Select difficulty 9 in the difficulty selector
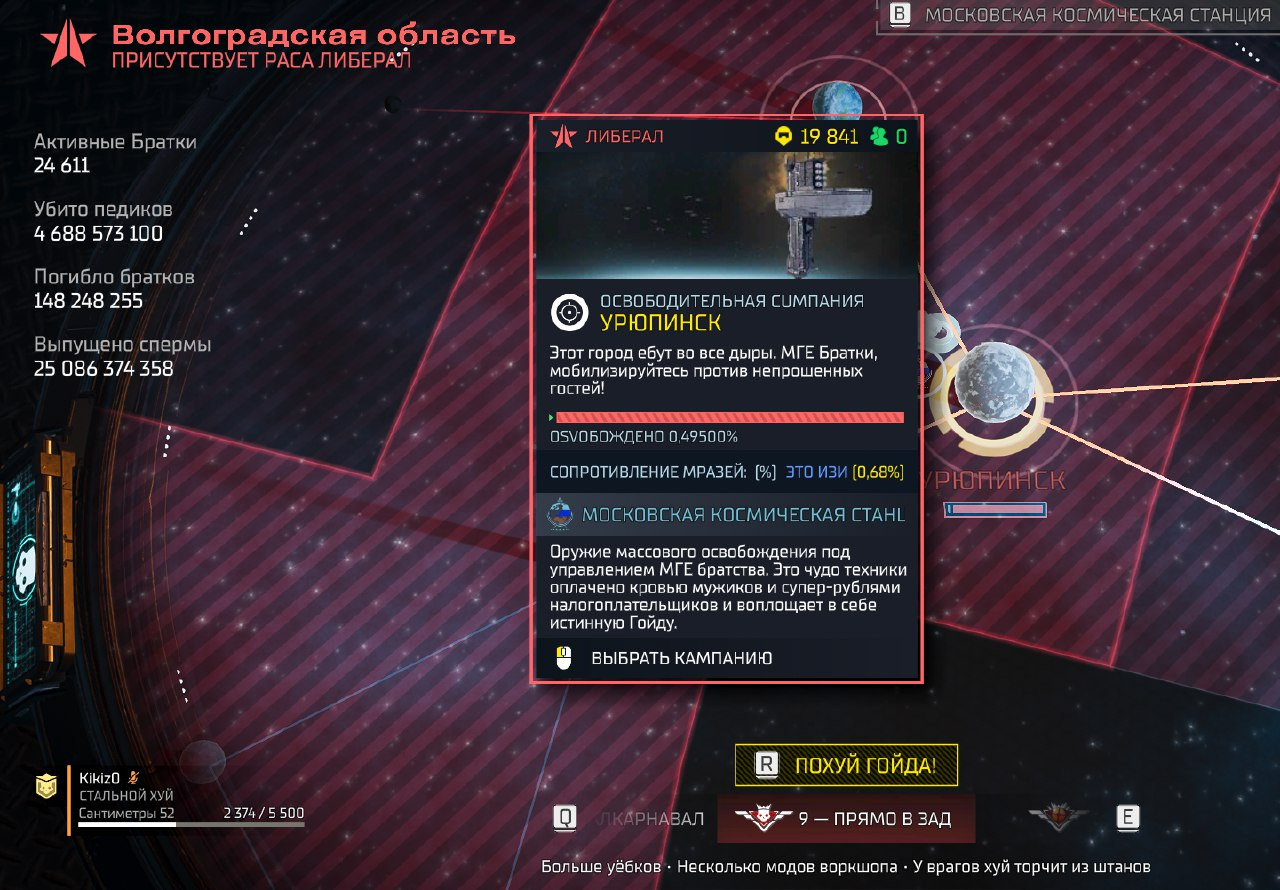This screenshot has height=890, width=1280. [x=846, y=819]
